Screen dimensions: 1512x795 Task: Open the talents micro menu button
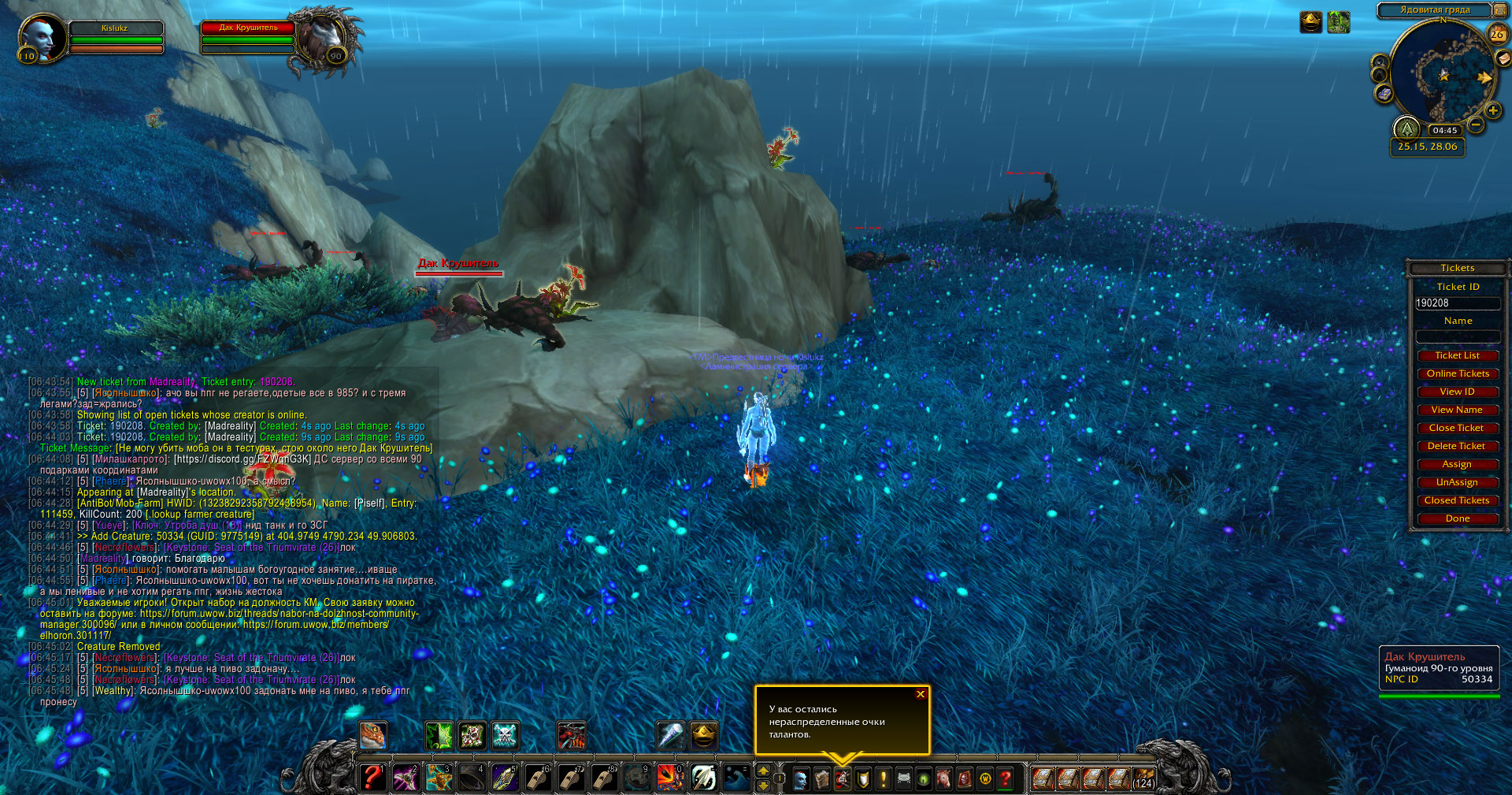pos(843,779)
